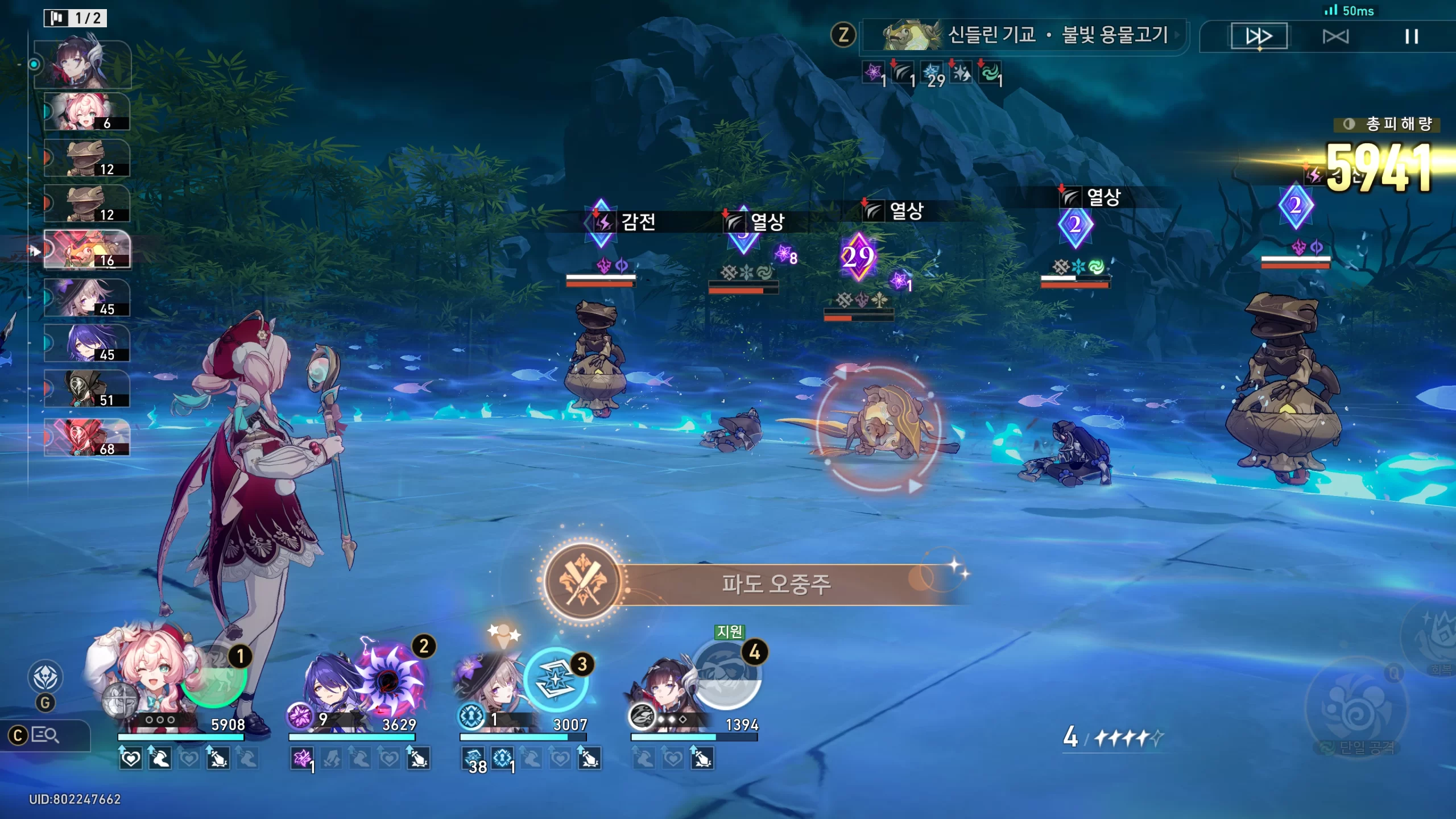
Task: Toggle the double-speed fast-forward button
Action: click(1259, 36)
